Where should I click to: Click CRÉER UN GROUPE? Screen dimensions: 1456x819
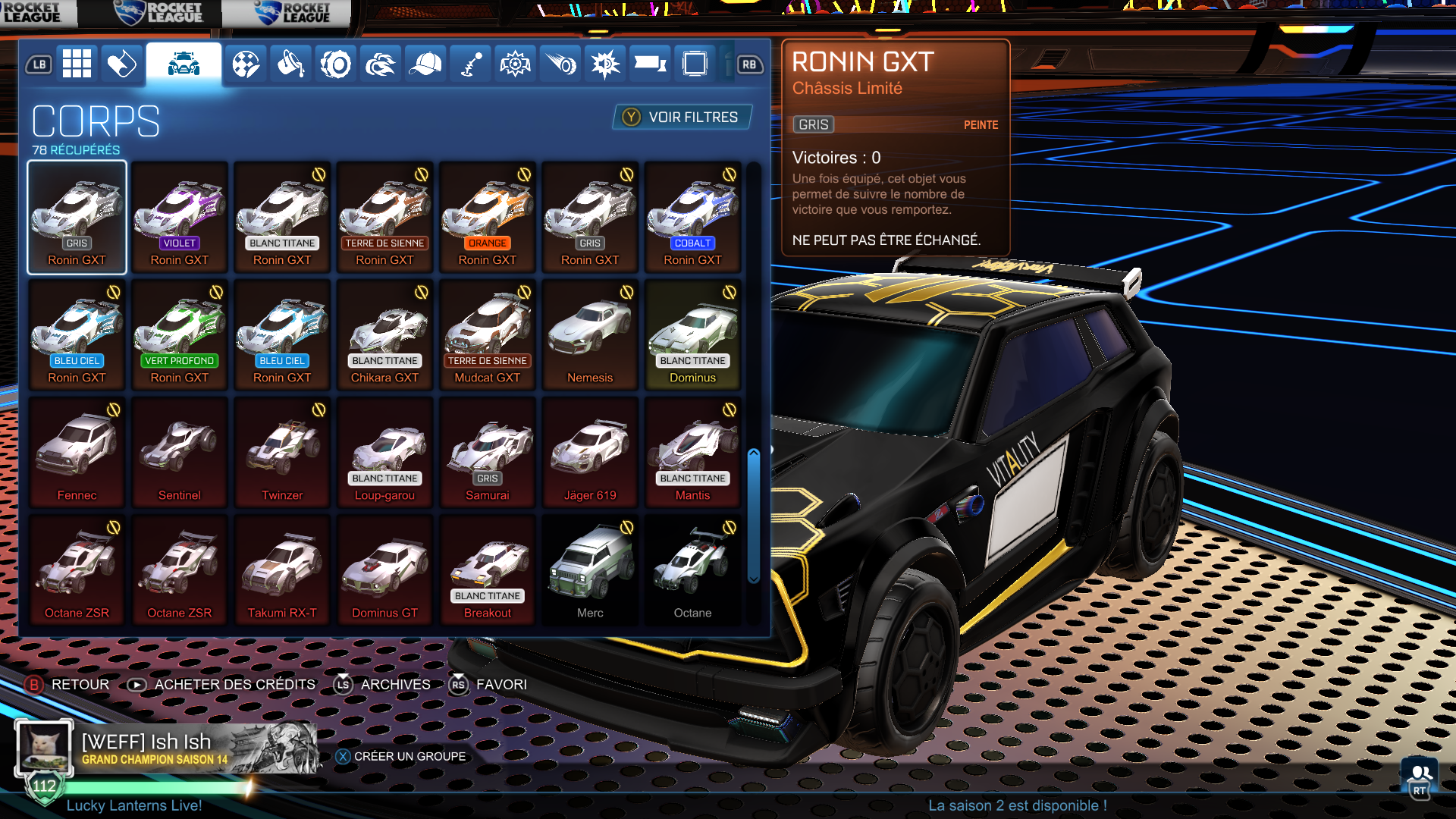click(402, 756)
